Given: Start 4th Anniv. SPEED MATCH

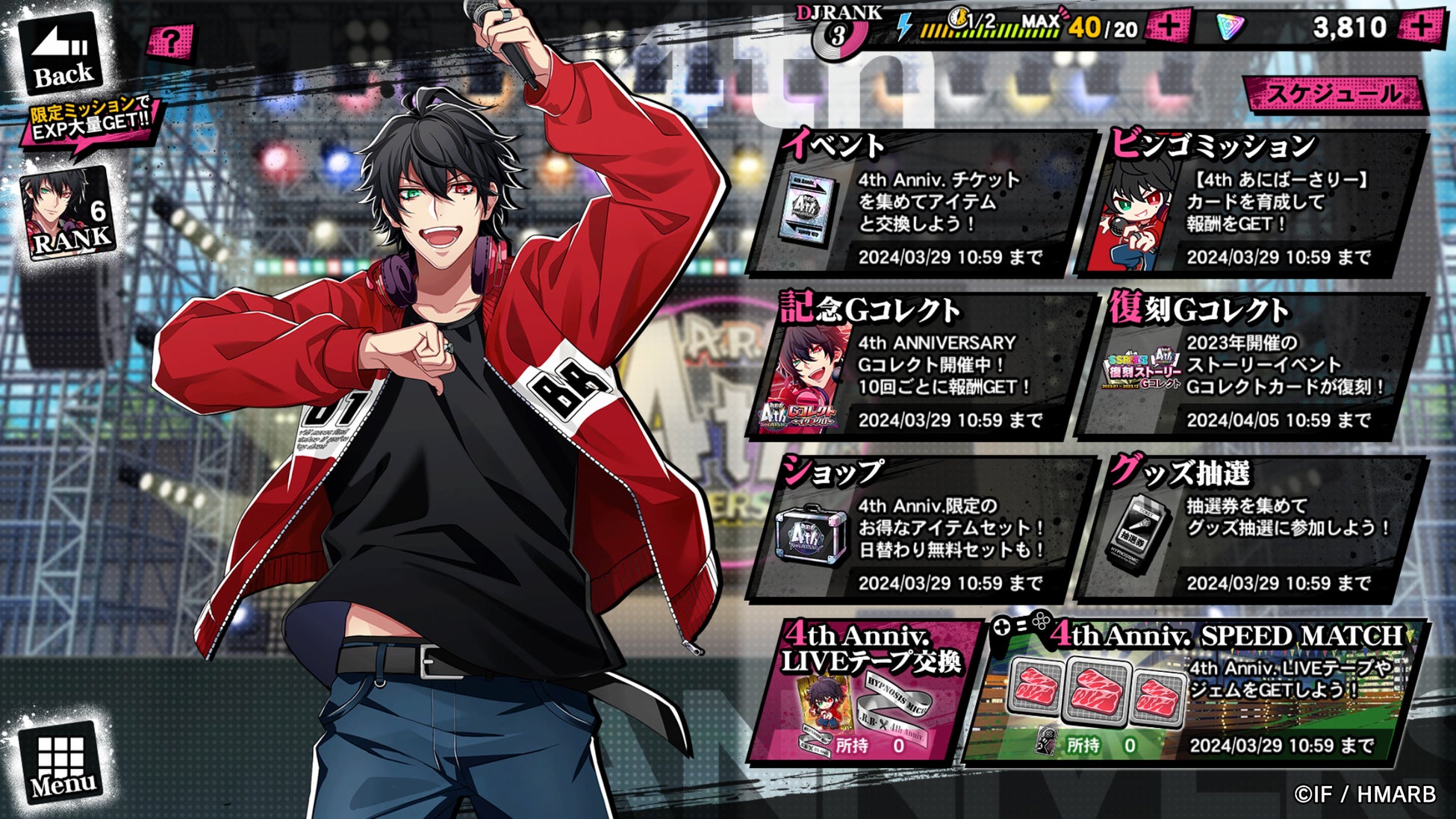Looking at the screenshot, I should click(x=1195, y=691).
